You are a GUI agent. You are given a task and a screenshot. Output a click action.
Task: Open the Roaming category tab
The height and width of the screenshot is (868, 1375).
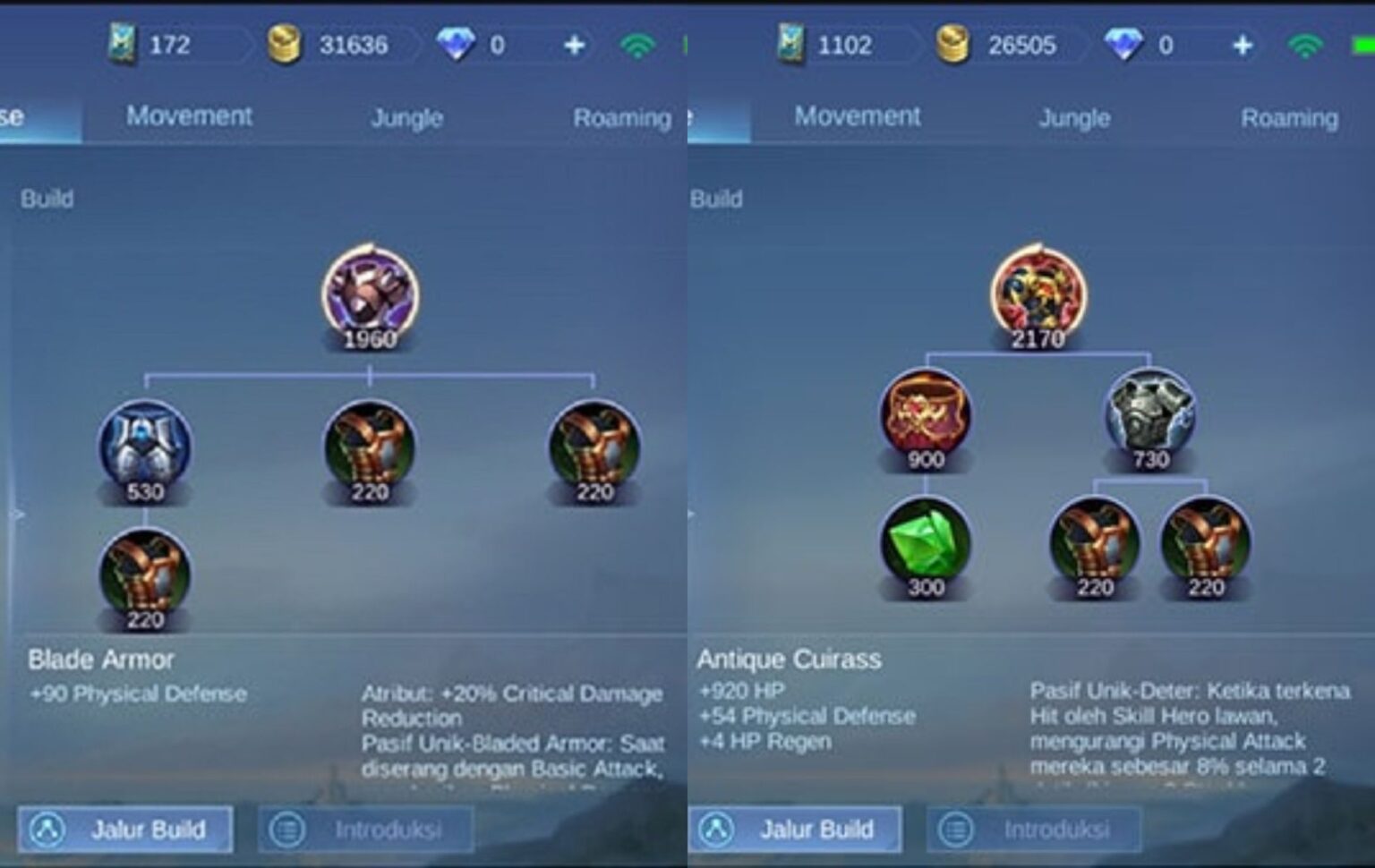tap(622, 116)
